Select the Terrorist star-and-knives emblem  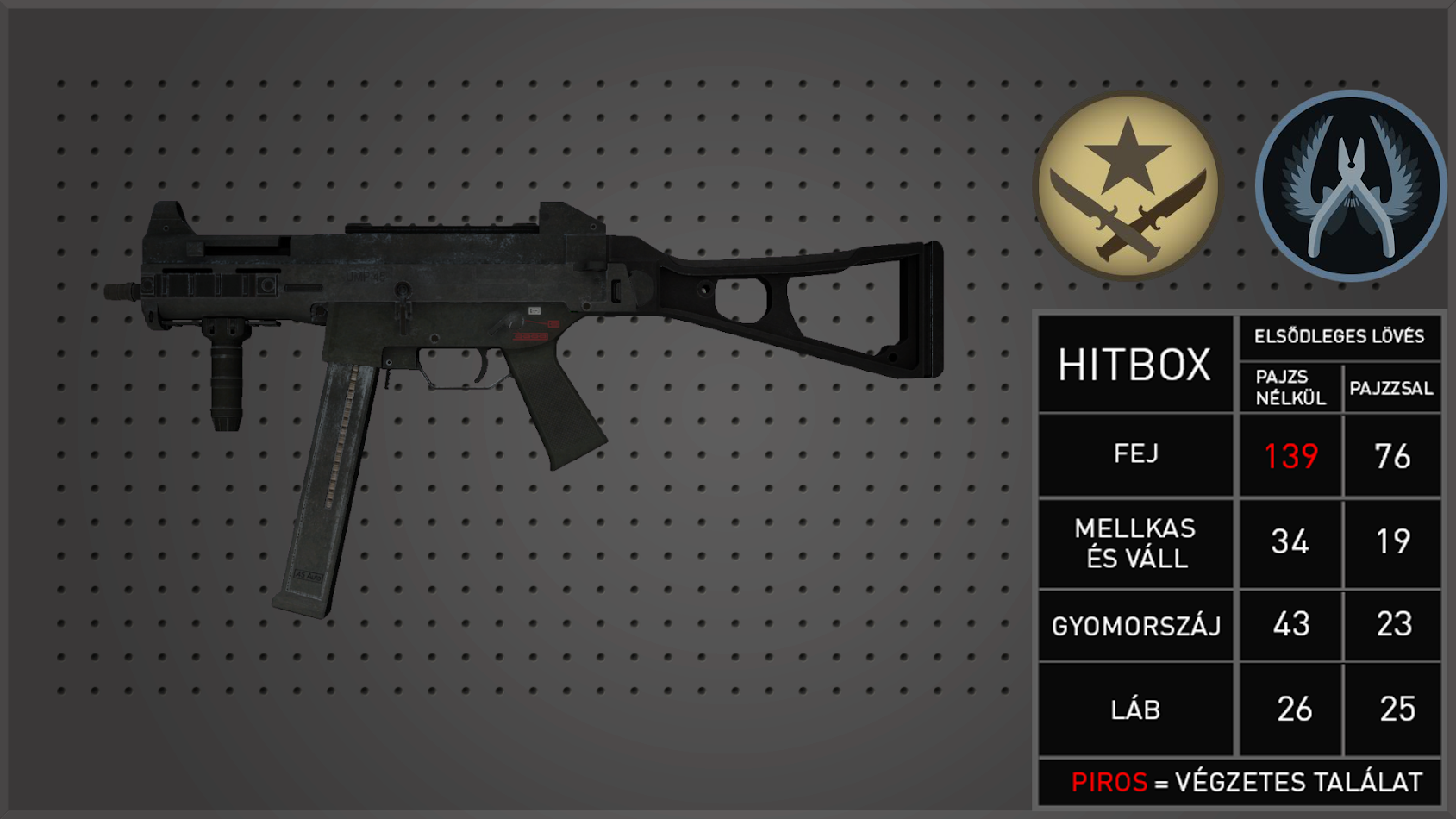pyautogui.click(x=1128, y=186)
